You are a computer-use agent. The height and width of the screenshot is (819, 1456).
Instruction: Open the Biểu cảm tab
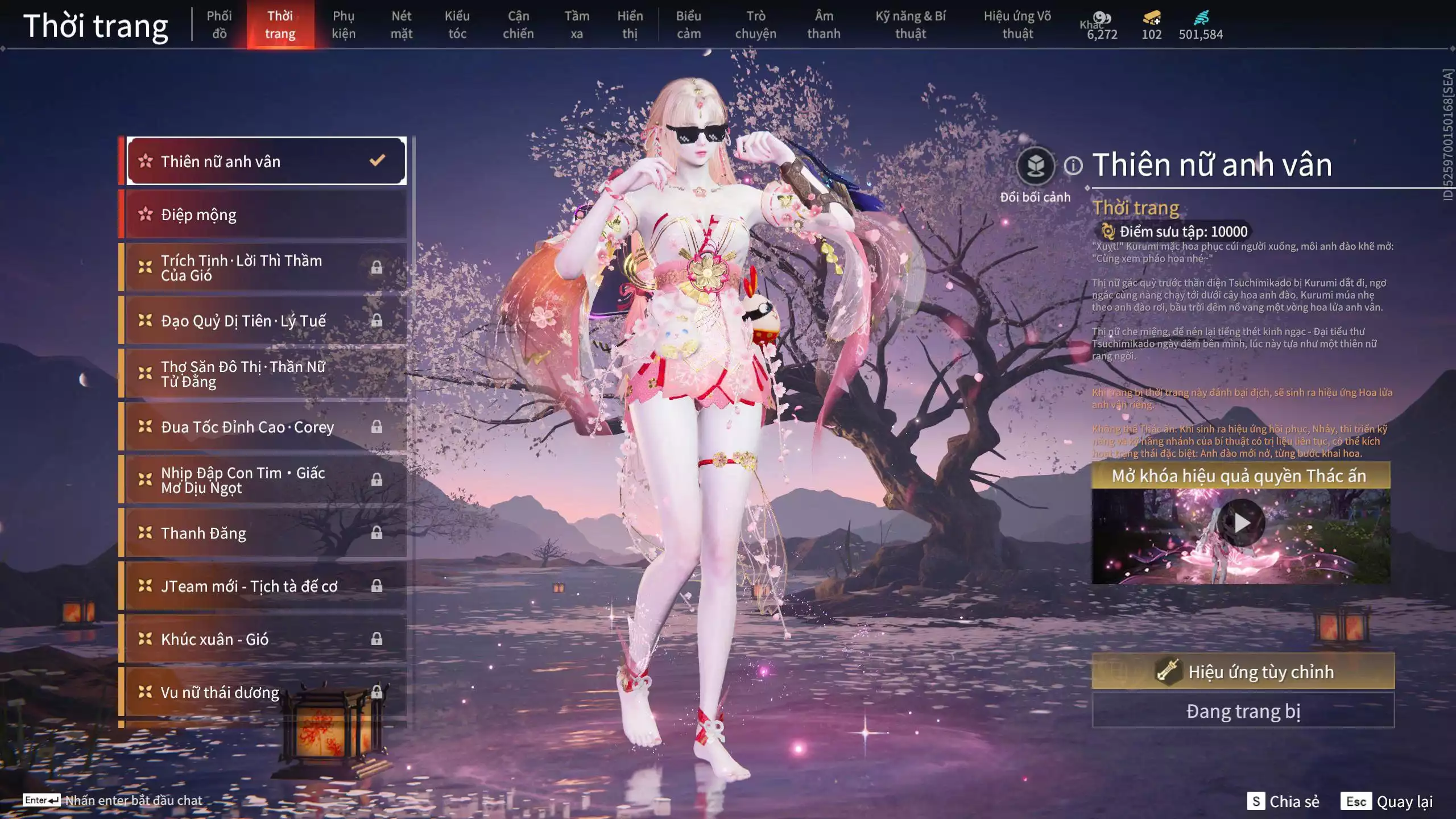pos(688,24)
